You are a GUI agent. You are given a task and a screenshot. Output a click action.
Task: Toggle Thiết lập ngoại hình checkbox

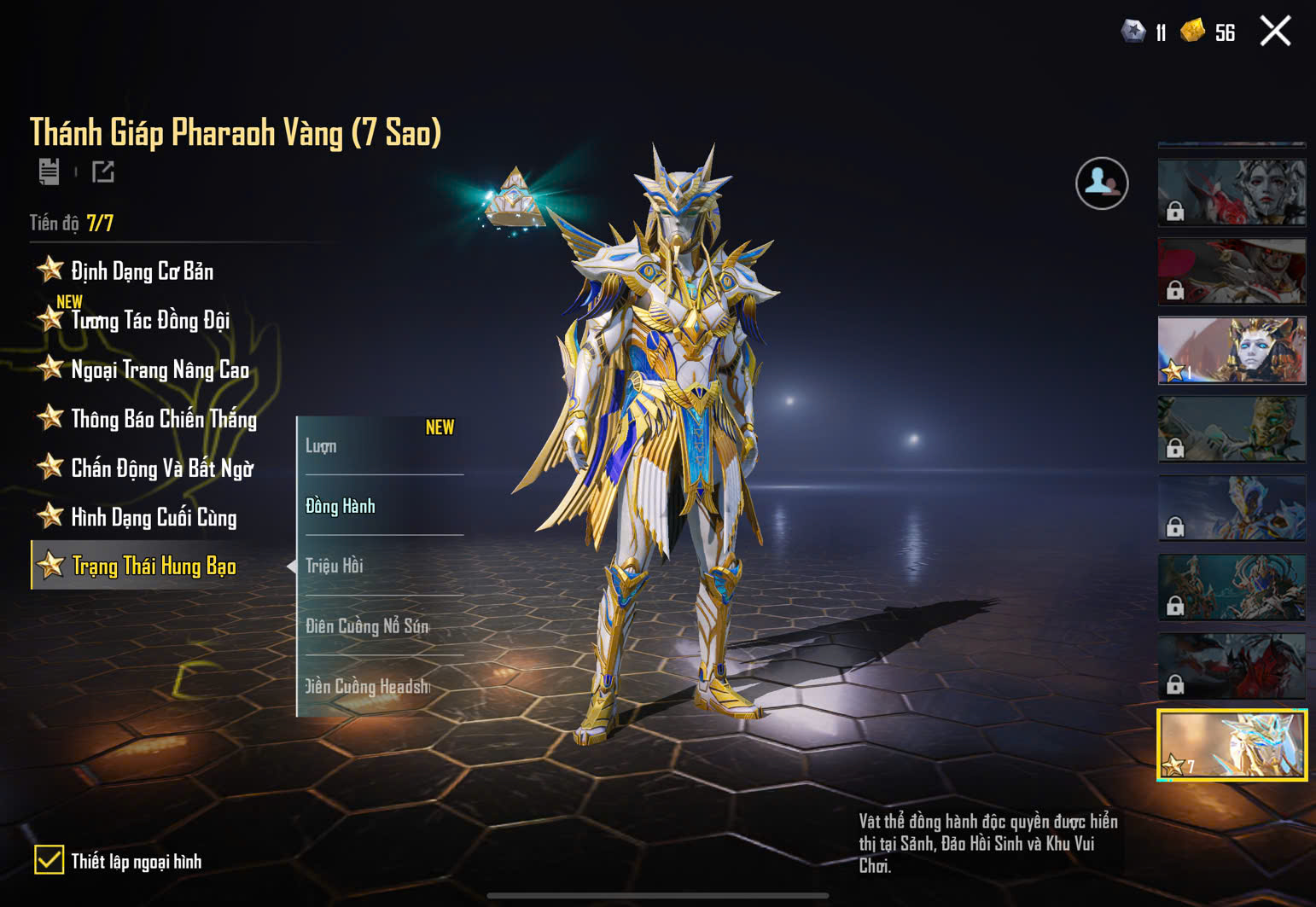click(49, 860)
